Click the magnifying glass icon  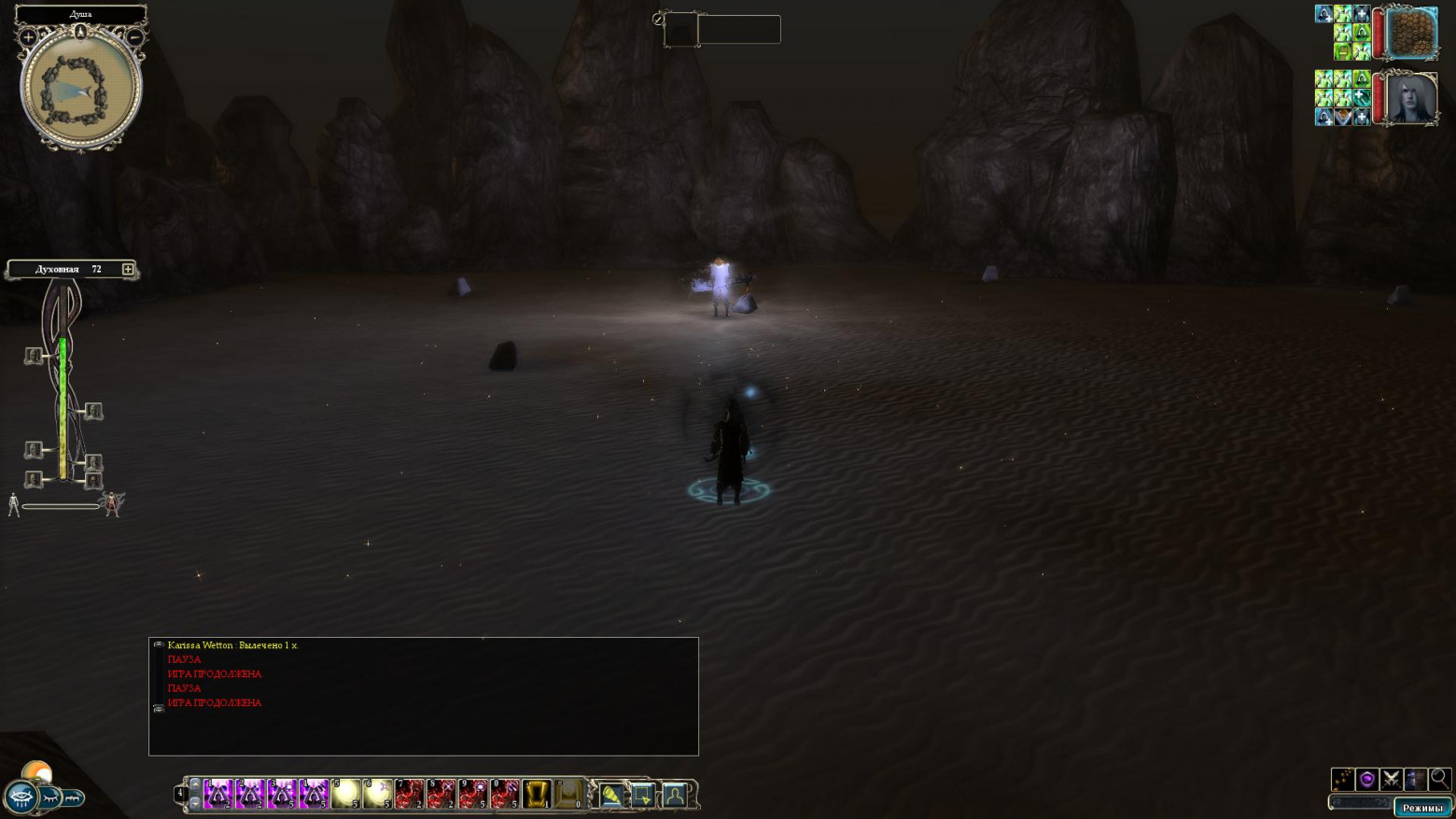point(1439,779)
